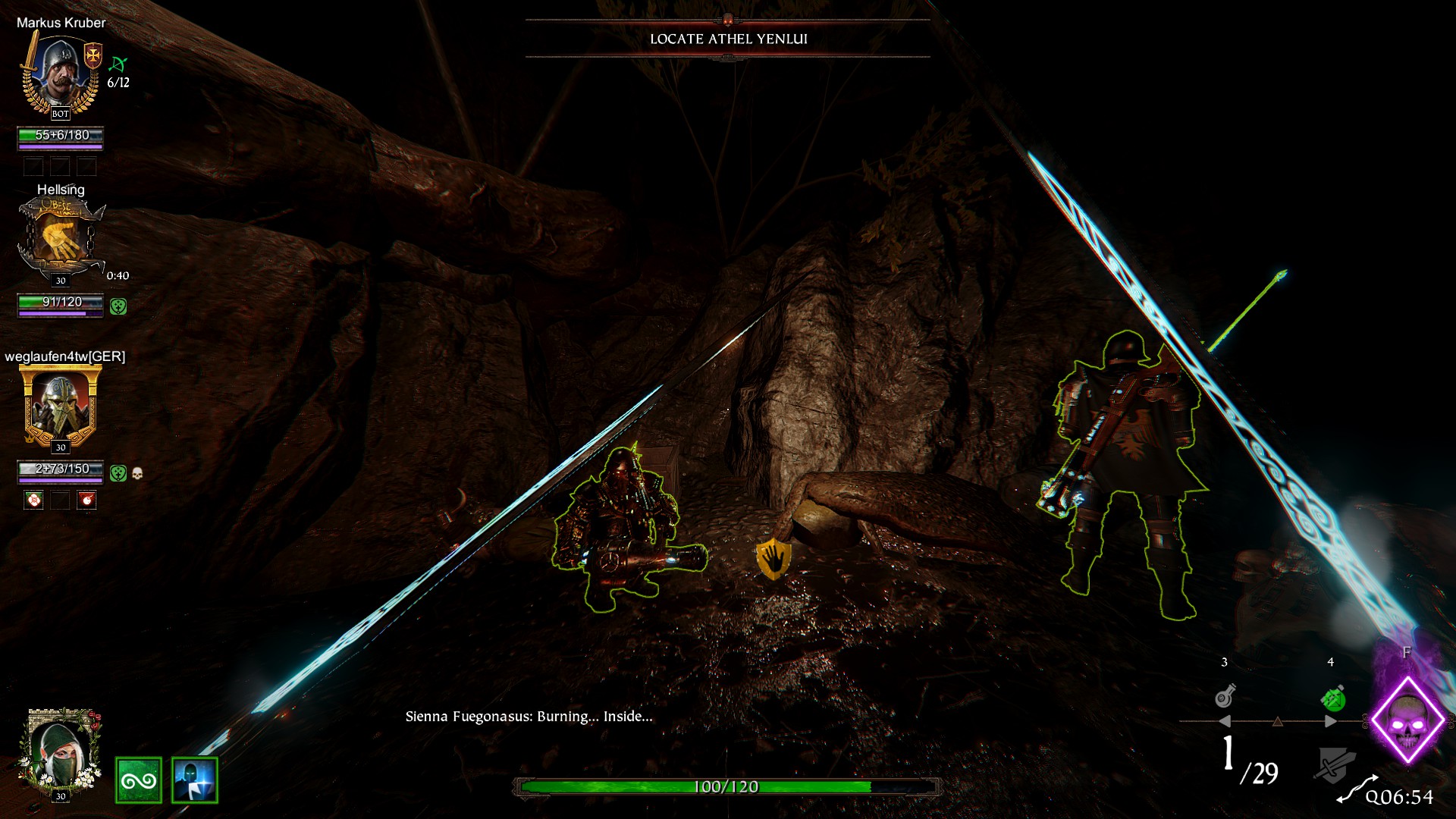Click the green buff icon beside Hellsing's health

pos(118,306)
